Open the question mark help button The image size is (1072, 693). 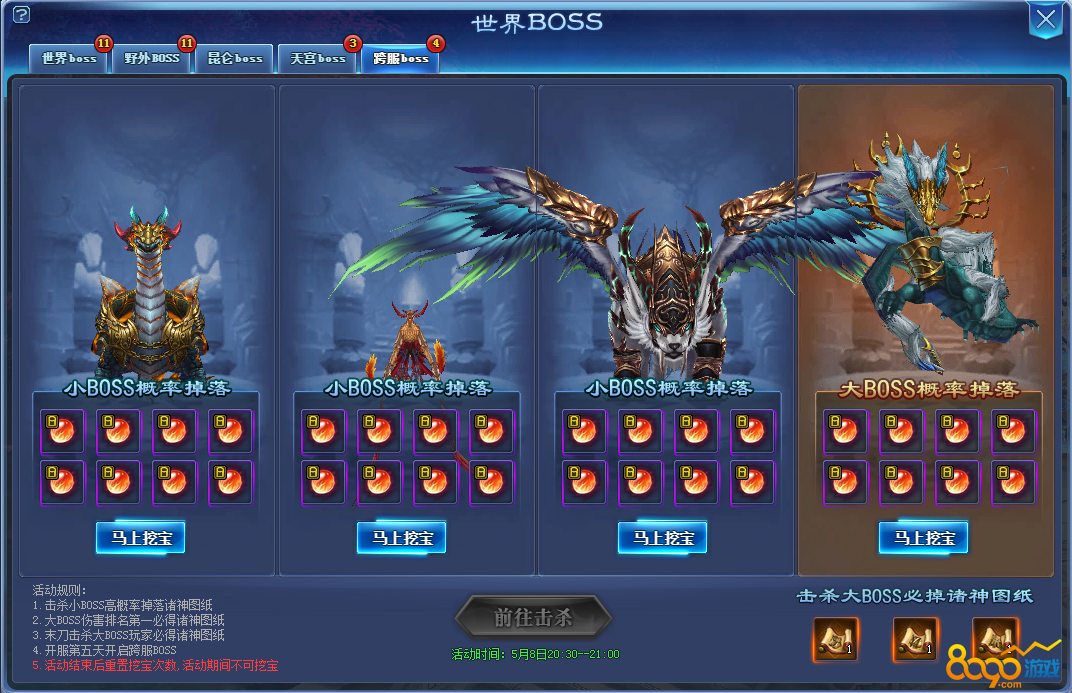(21, 15)
